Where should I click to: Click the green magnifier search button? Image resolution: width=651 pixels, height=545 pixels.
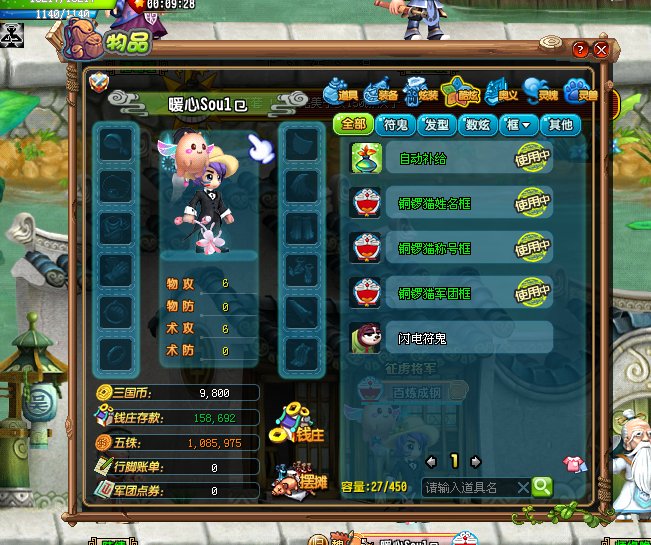pyautogui.click(x=541, y=487)
